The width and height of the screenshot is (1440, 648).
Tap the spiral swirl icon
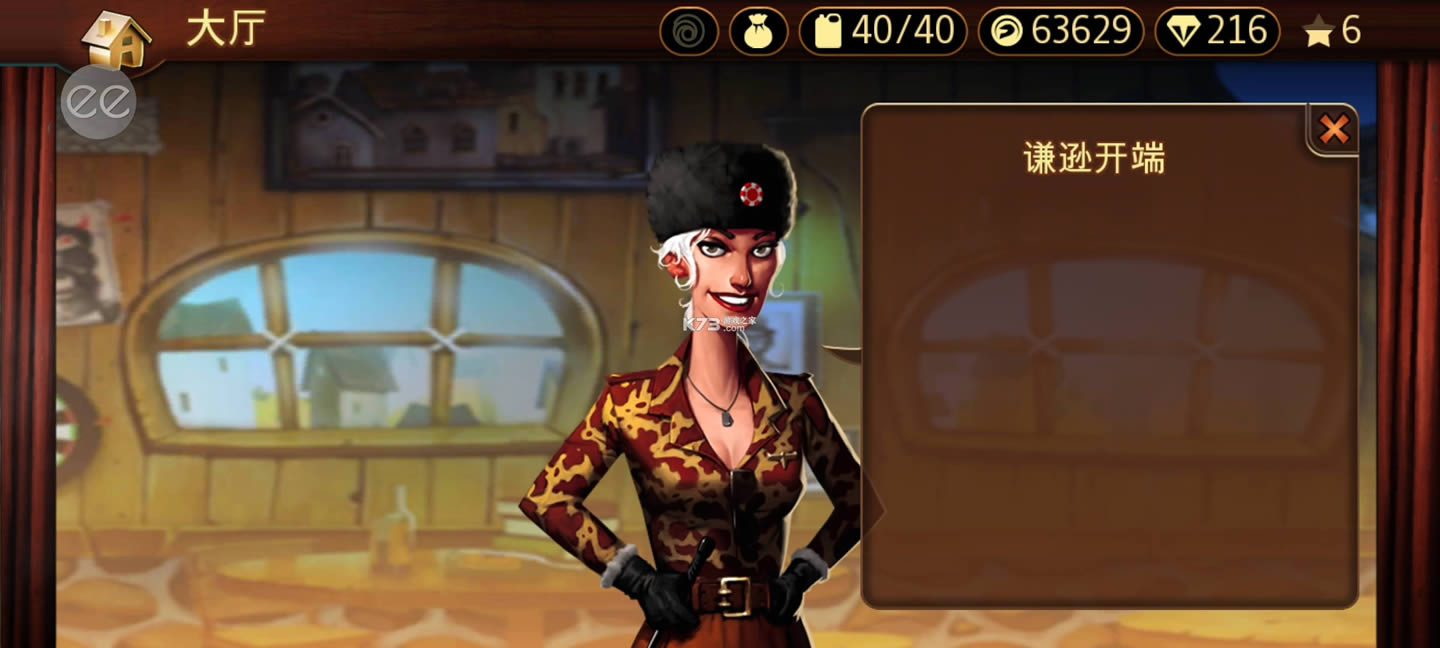tap(689, 31)
